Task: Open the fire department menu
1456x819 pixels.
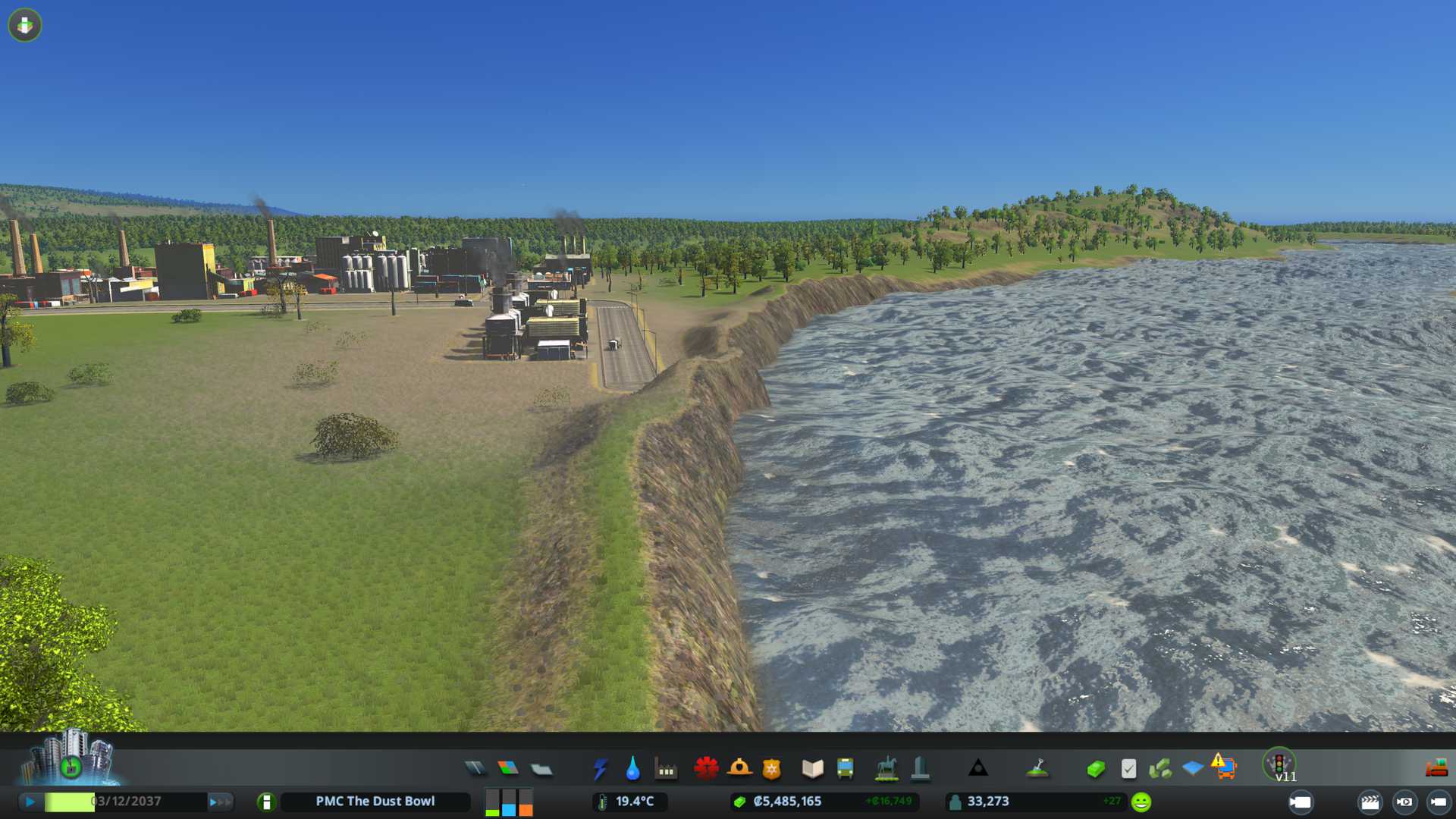Action: [739, 769]
